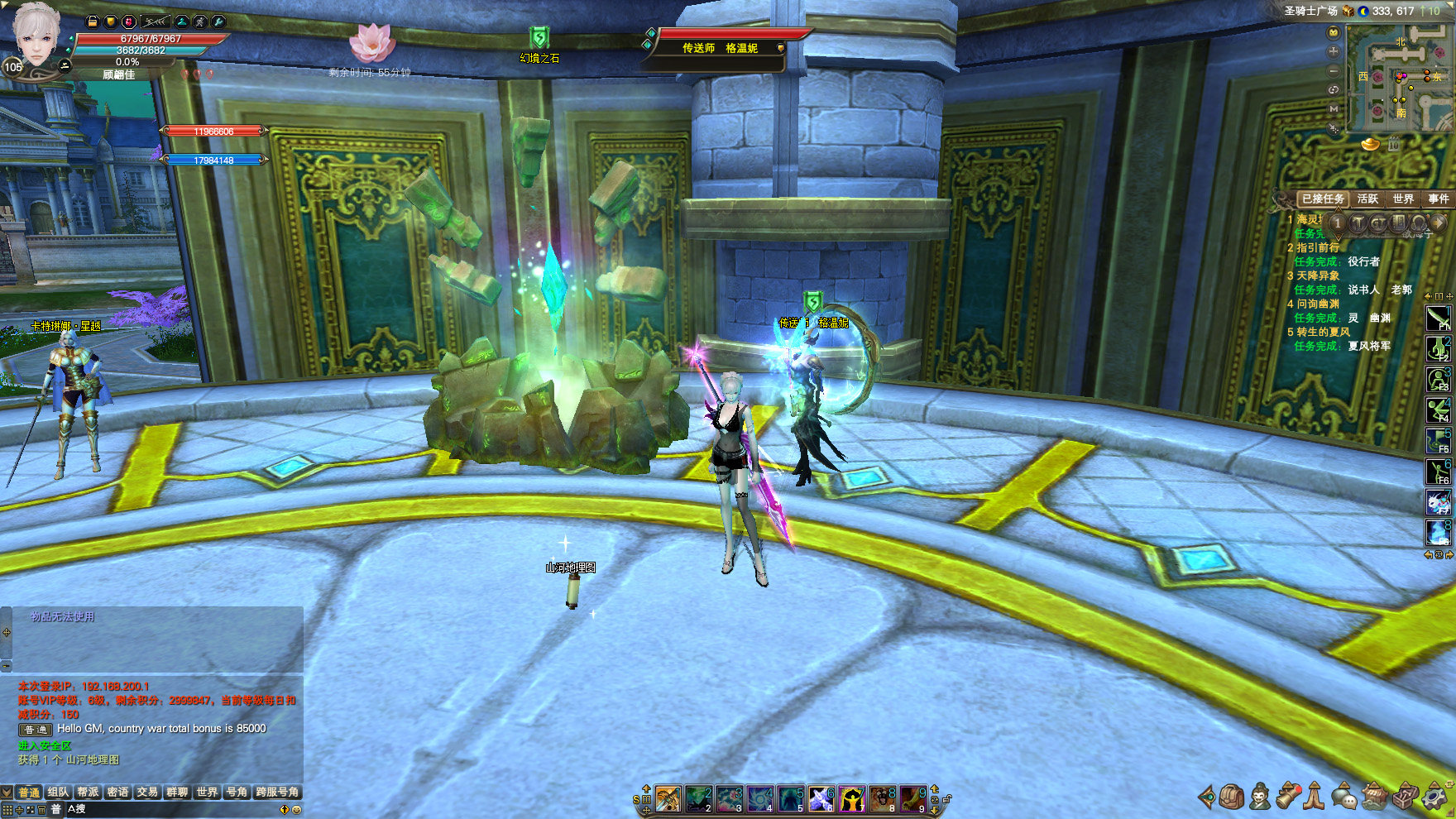Open the world map with the M button
The image size is (1456, 819).
click(1334, 108)
